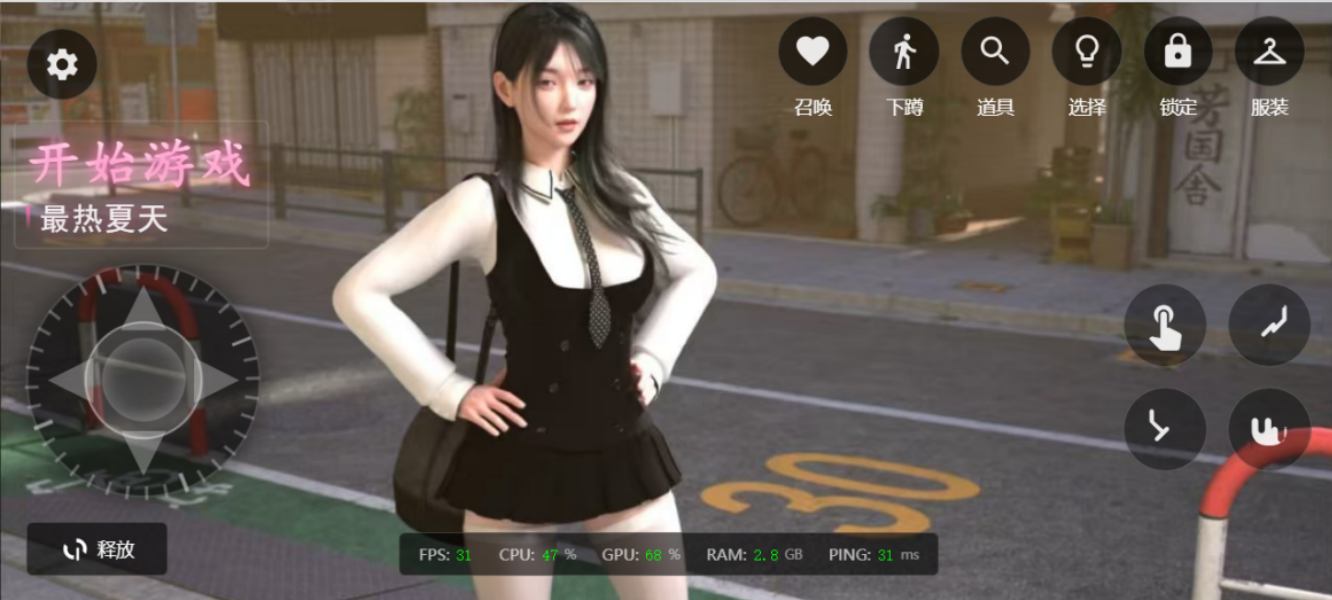Open the settings gear menu

[x=62, y=65]
